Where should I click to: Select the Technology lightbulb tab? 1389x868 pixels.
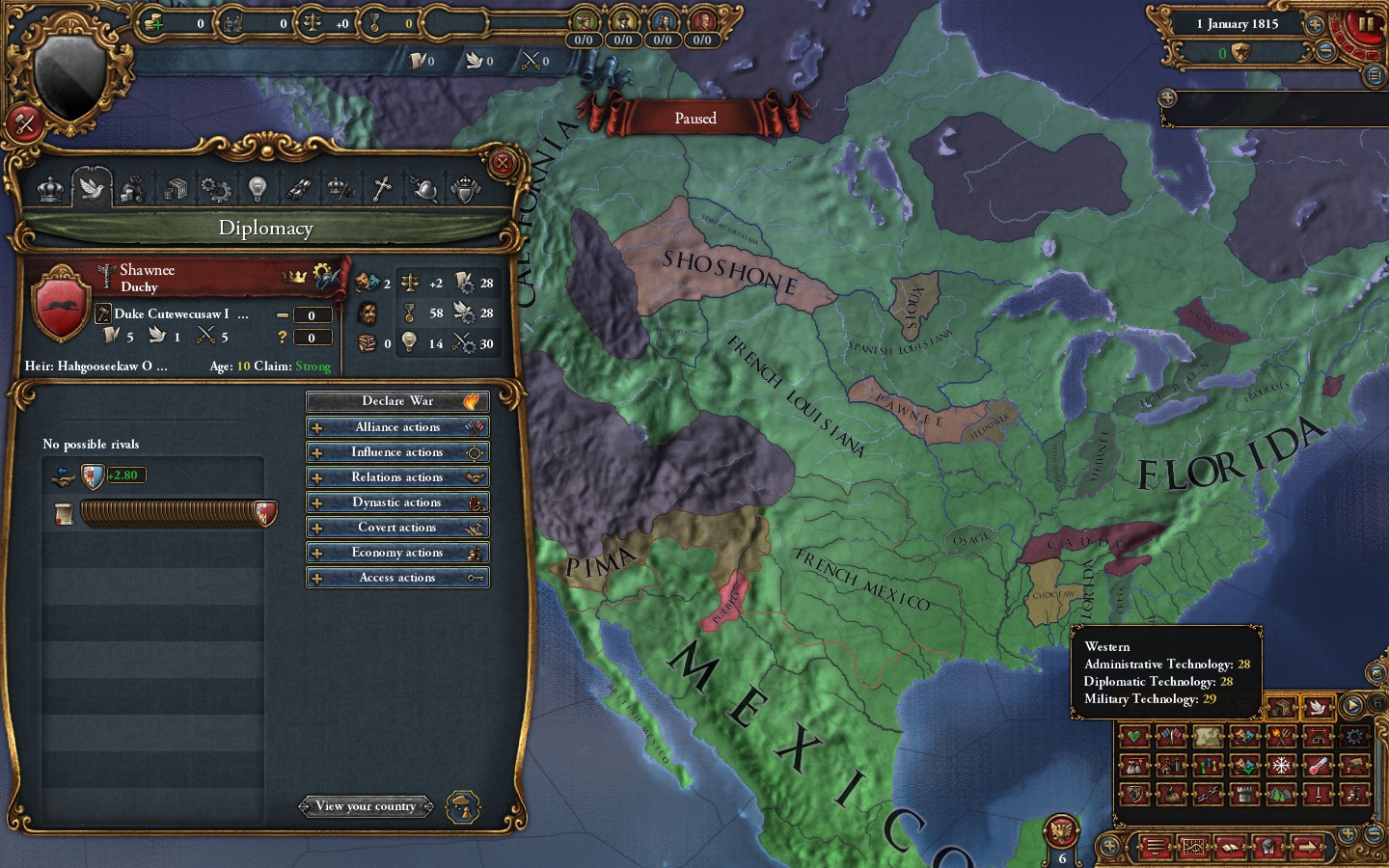tap(258, 188)
